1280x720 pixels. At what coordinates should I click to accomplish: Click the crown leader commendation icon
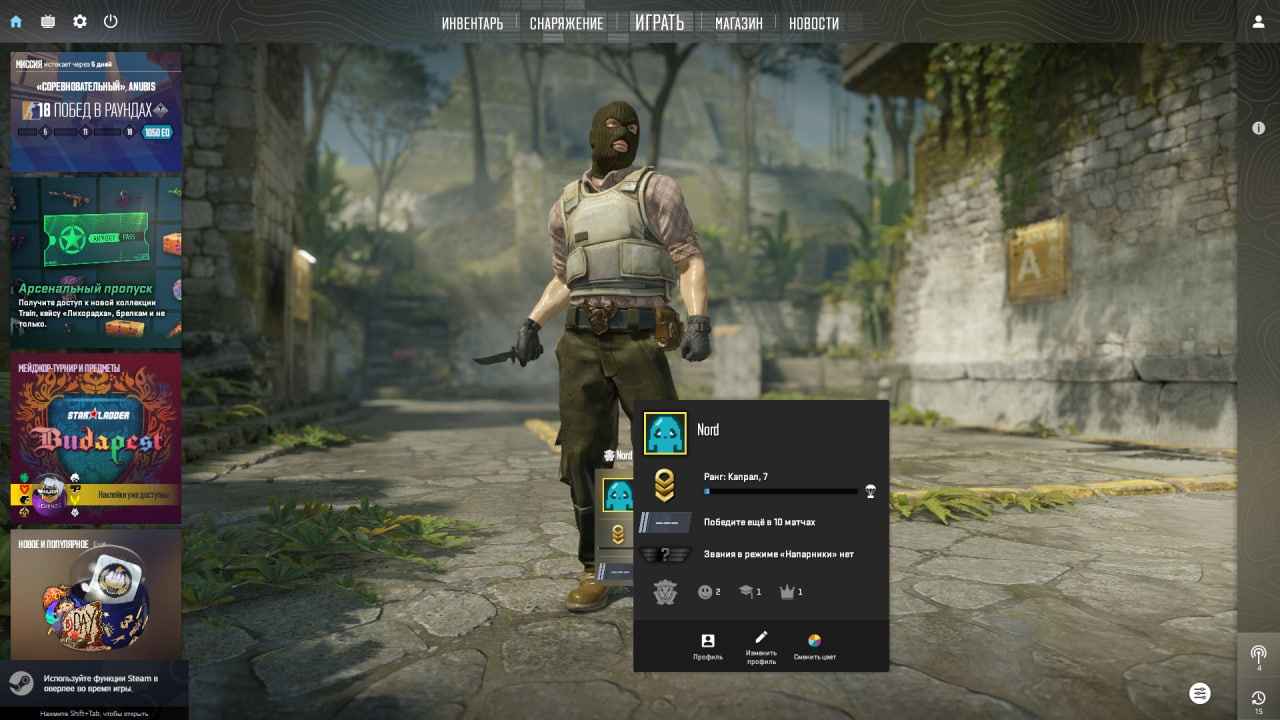coord(788,591)
